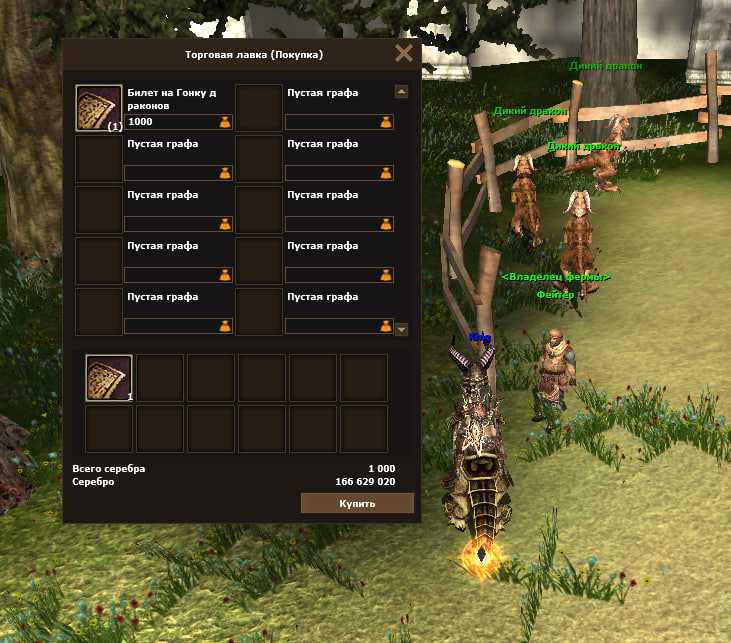Select the raccoon race ticket in shop list
This screenshot has height=643, width=731.
pyautogui.click(x=99, y=108)
